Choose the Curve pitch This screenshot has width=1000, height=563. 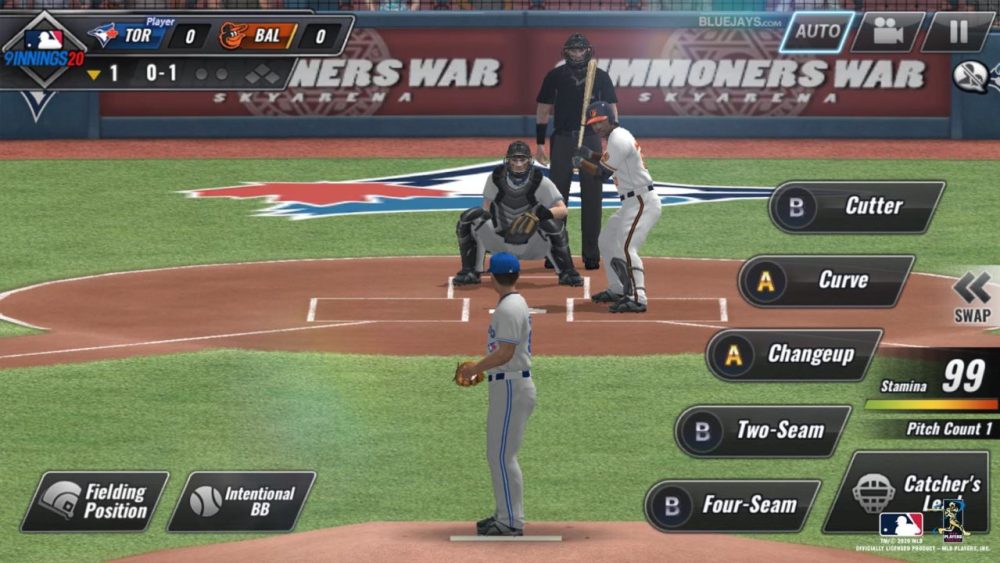click(826, 281)
